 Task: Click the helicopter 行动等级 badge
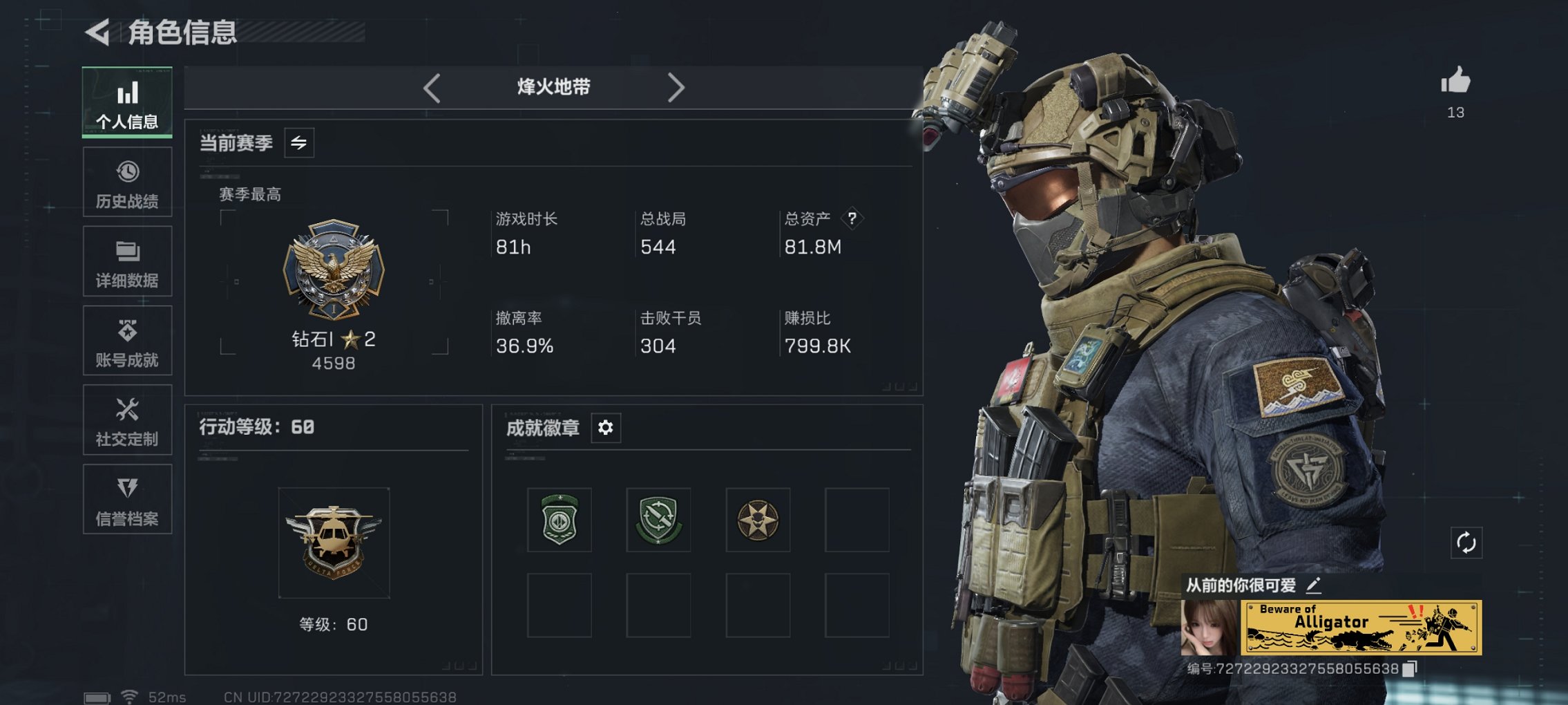[334, 543]
